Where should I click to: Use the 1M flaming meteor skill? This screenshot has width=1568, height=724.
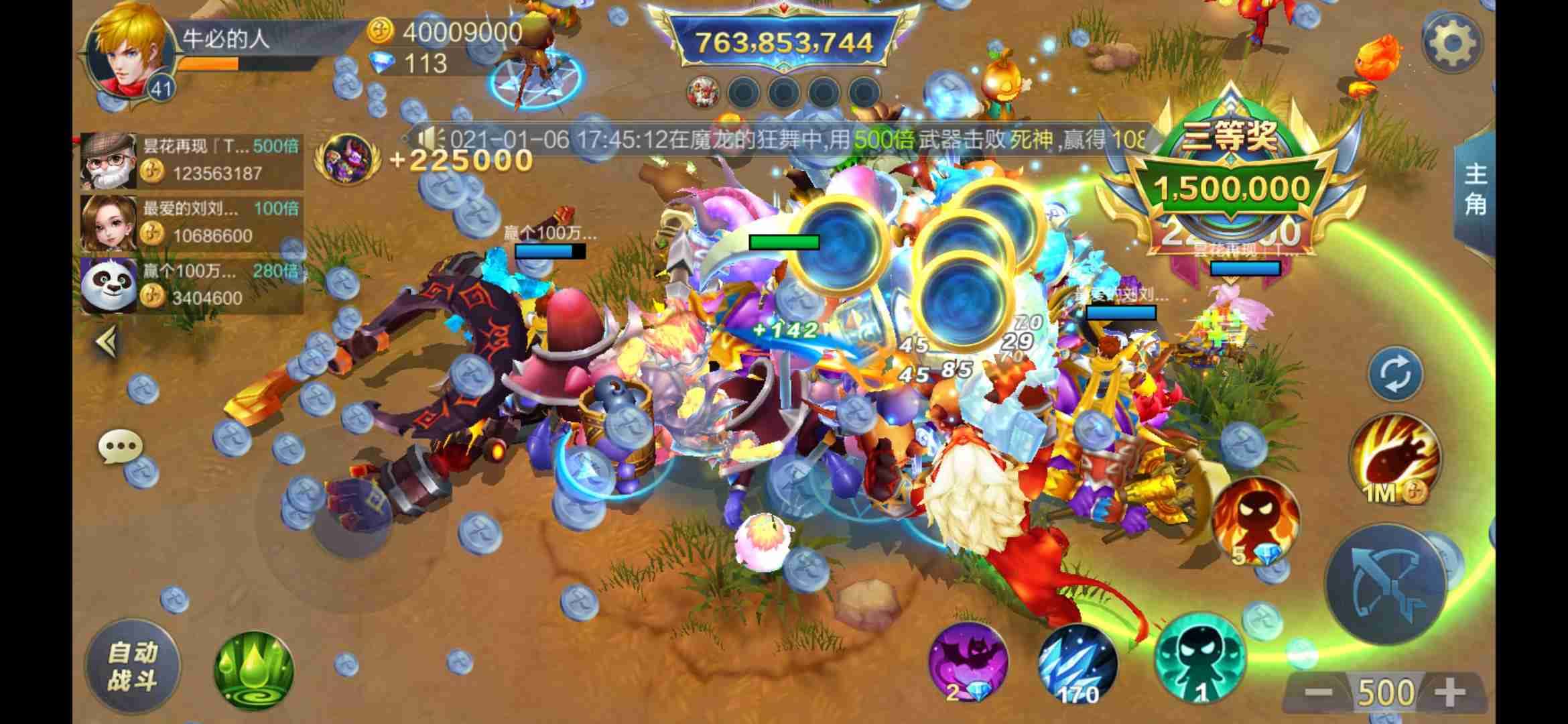coord(1394,459)
